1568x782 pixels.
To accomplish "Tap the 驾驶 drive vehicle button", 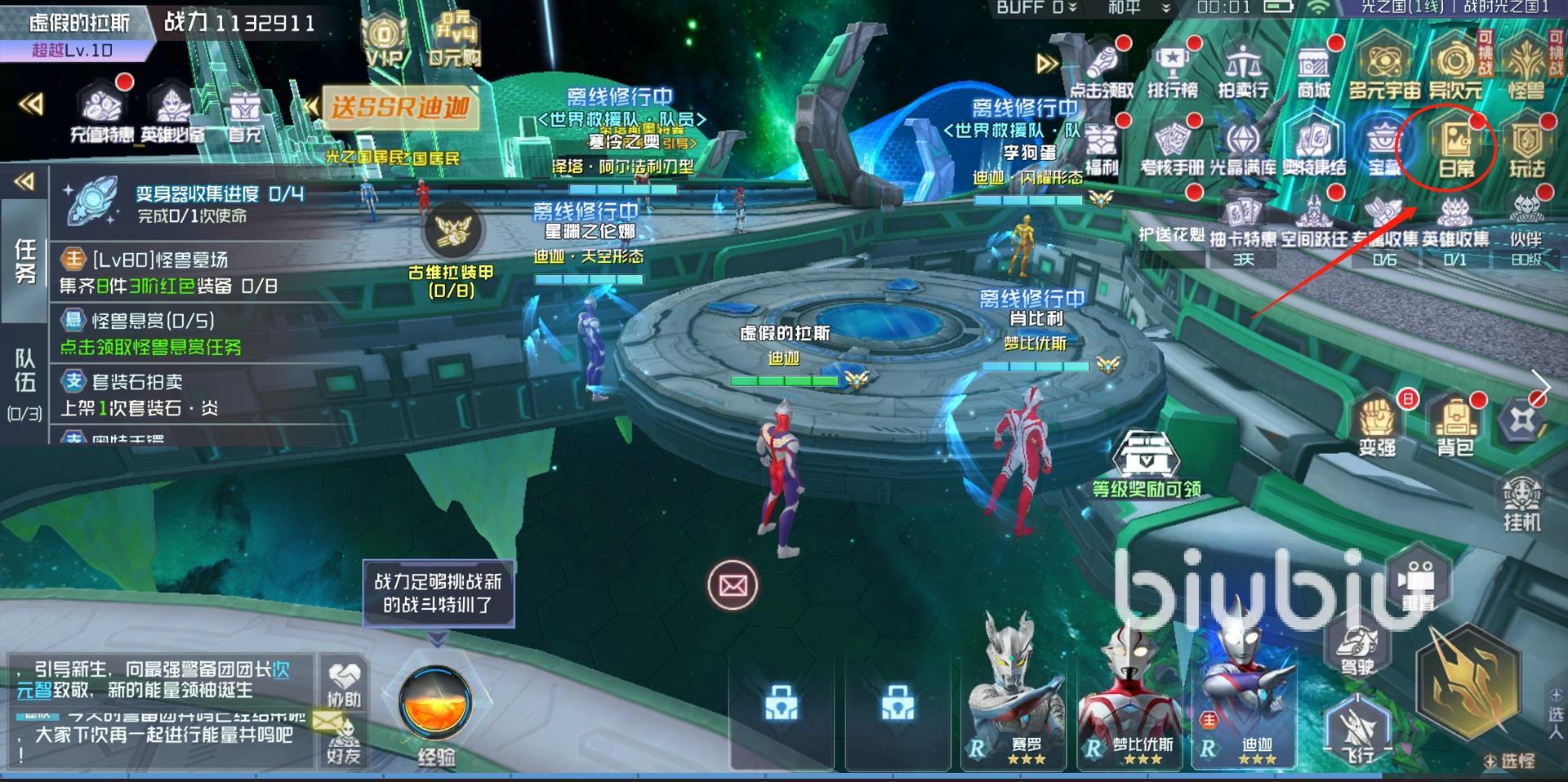I will tap(1356, 649).
